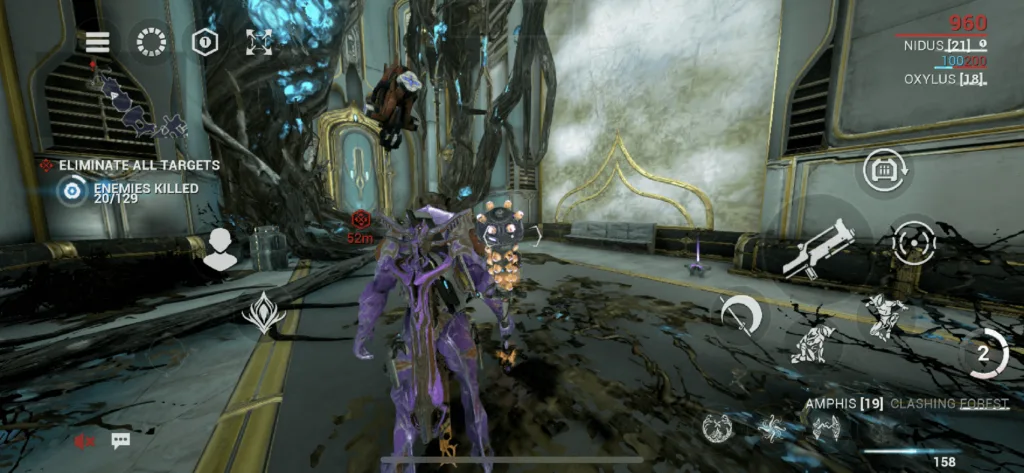Tap the circular-arrow weapon swap button
This screenshot has height=473, width=1024.
(x=884, y=172)
